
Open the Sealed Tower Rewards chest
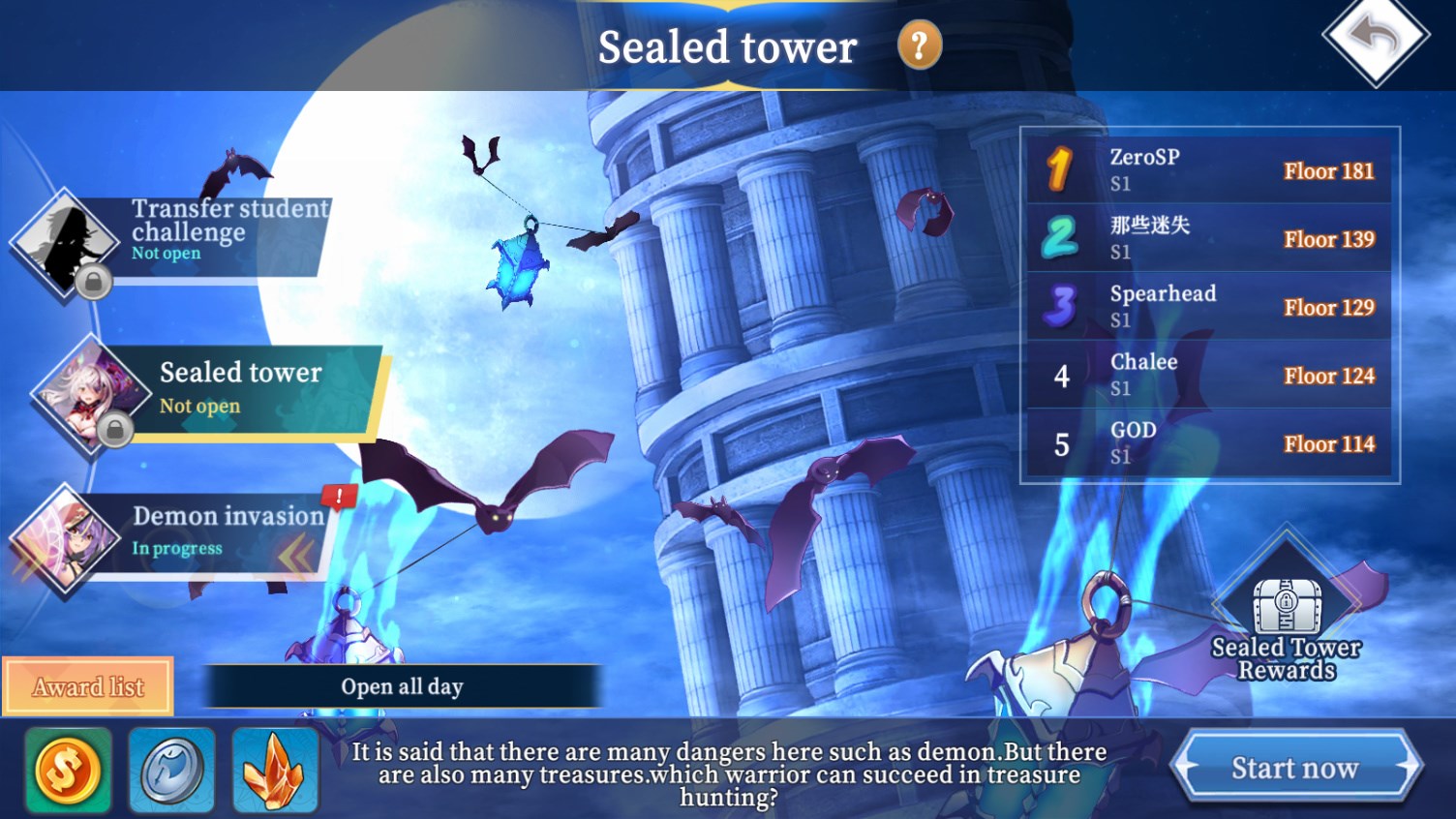click(x=1286, y=610)
